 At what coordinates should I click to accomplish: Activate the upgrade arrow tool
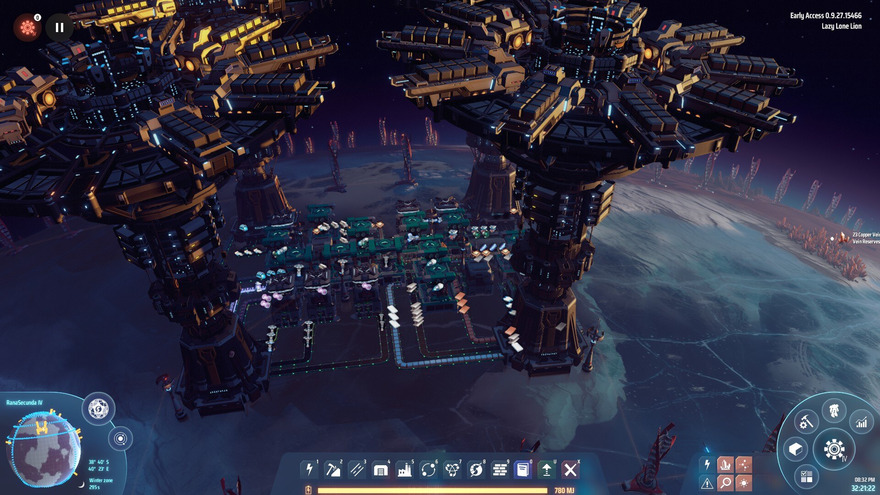tap(547, 469)
